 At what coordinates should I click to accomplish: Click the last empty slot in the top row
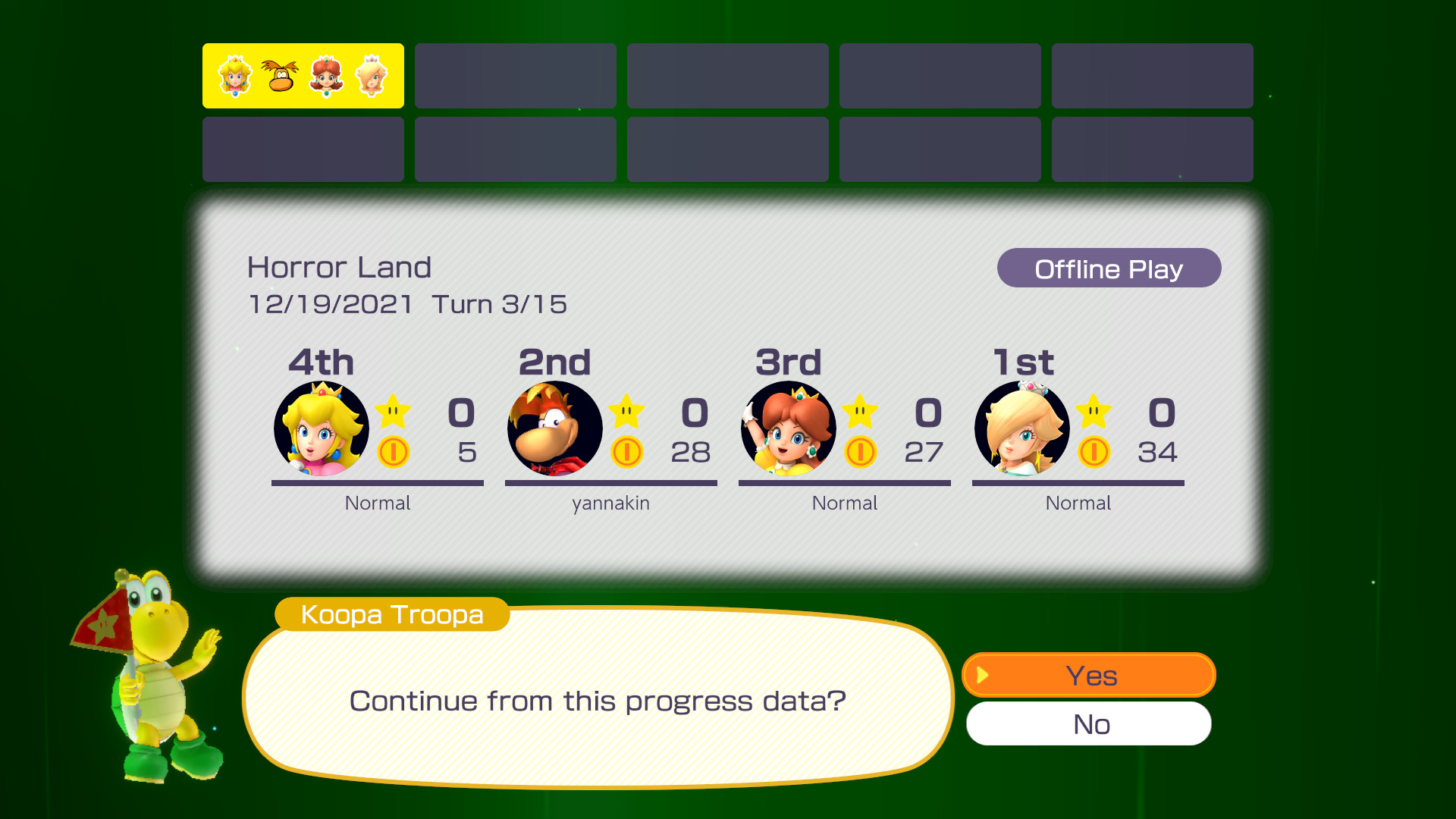[1152, 76]
